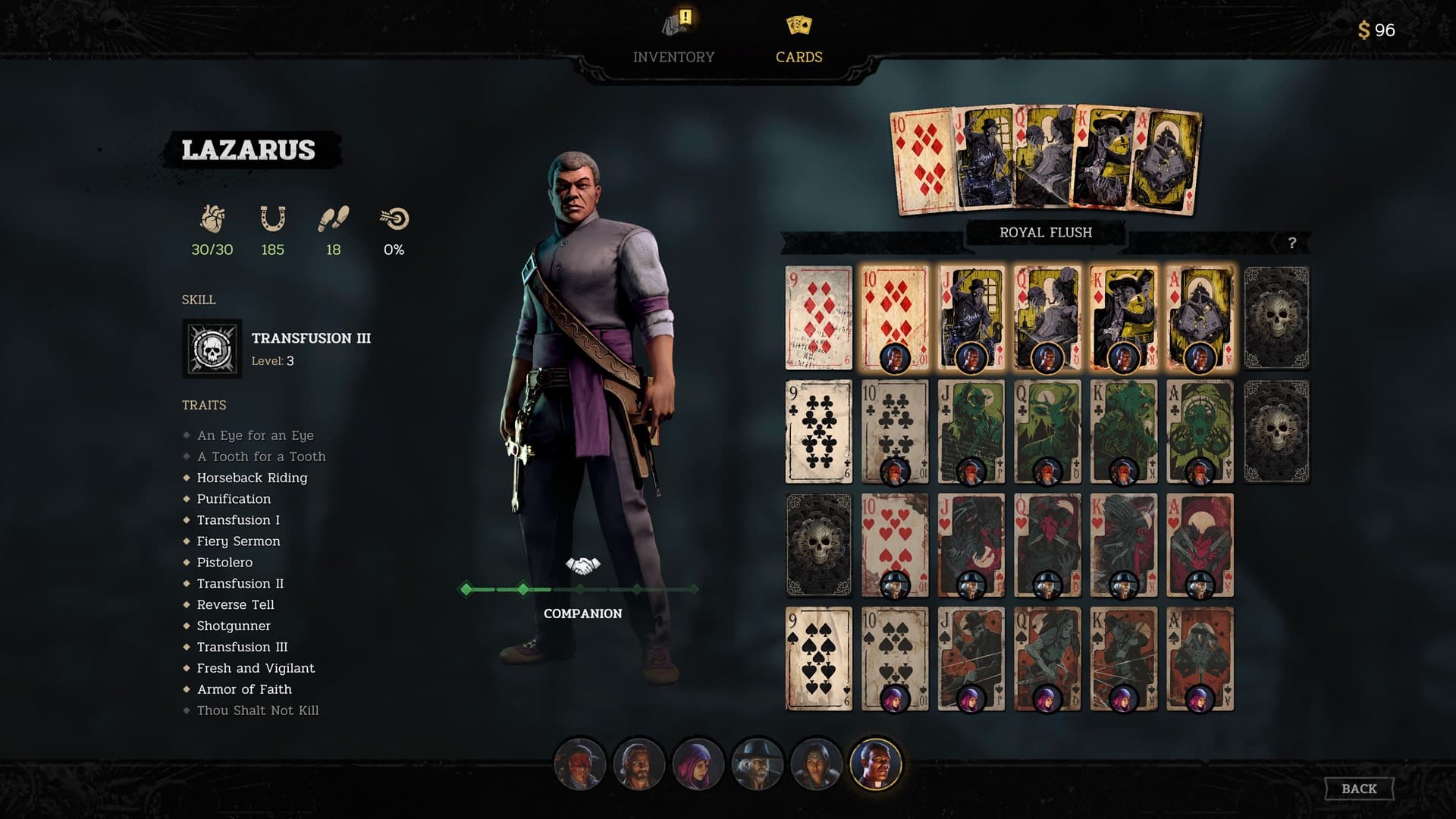Toggle the Horseback Riding trait
The image size is (1456, 819).
pyautogui.click(x=253, y=478)
